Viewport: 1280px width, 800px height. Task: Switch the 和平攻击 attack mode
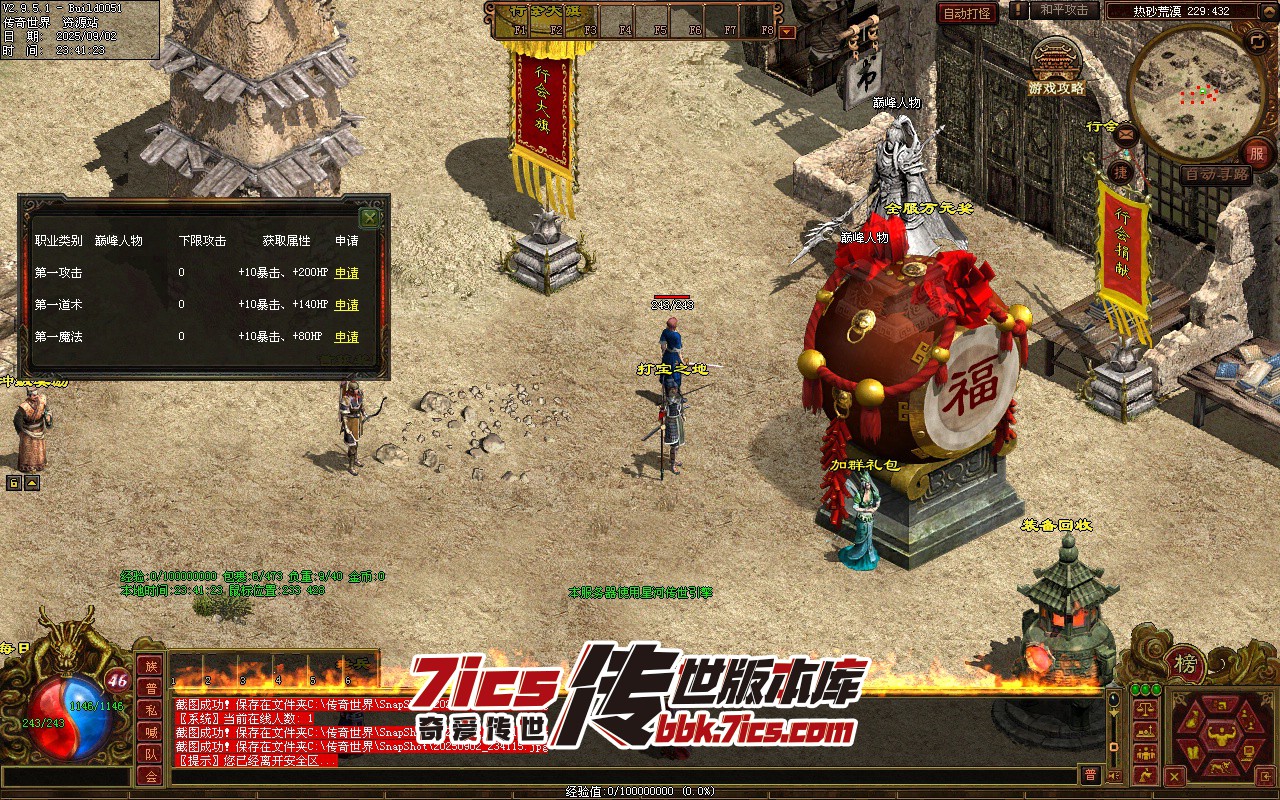pos(1063,10)
